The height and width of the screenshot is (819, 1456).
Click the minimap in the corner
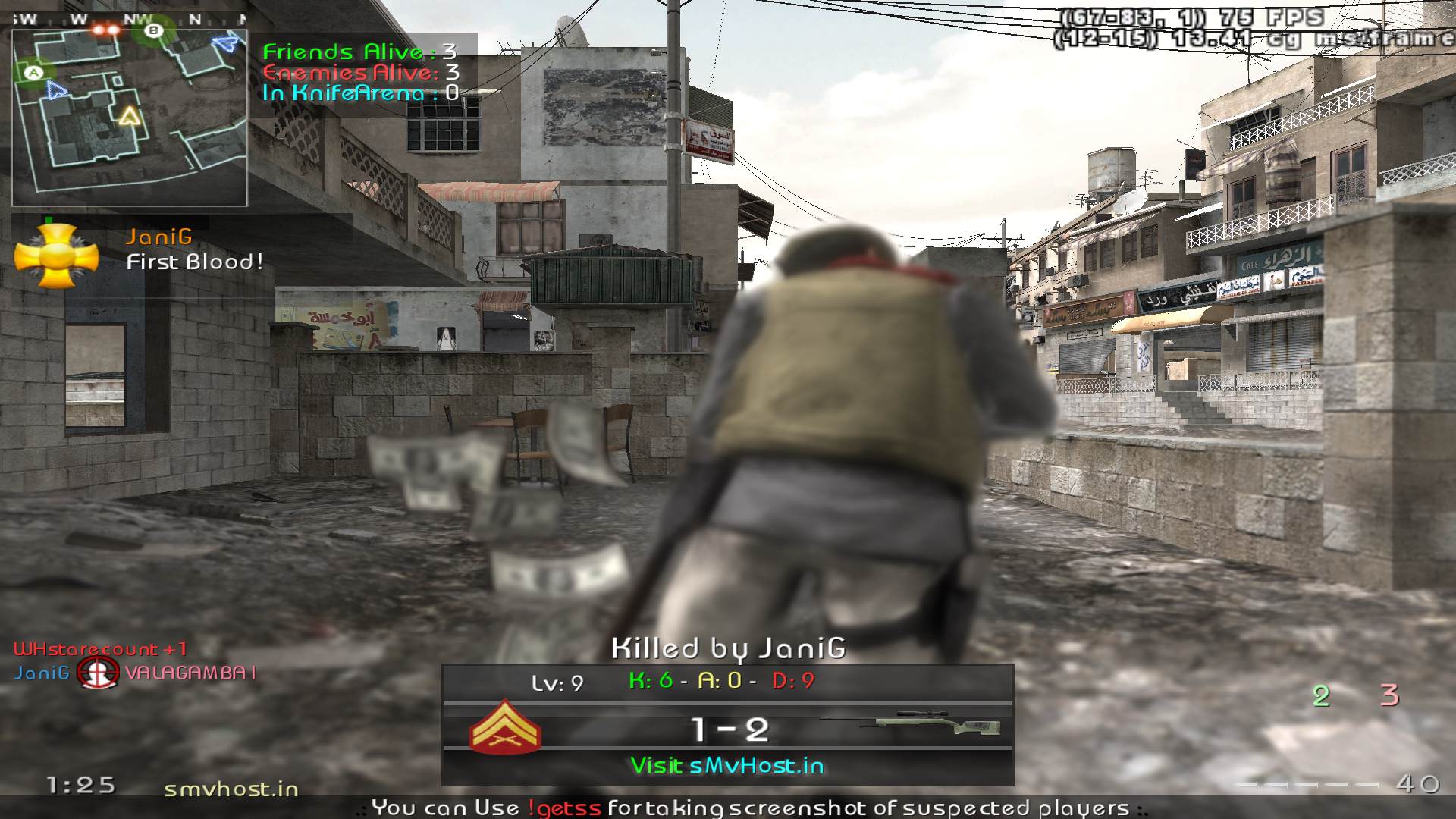click(130, 118)
